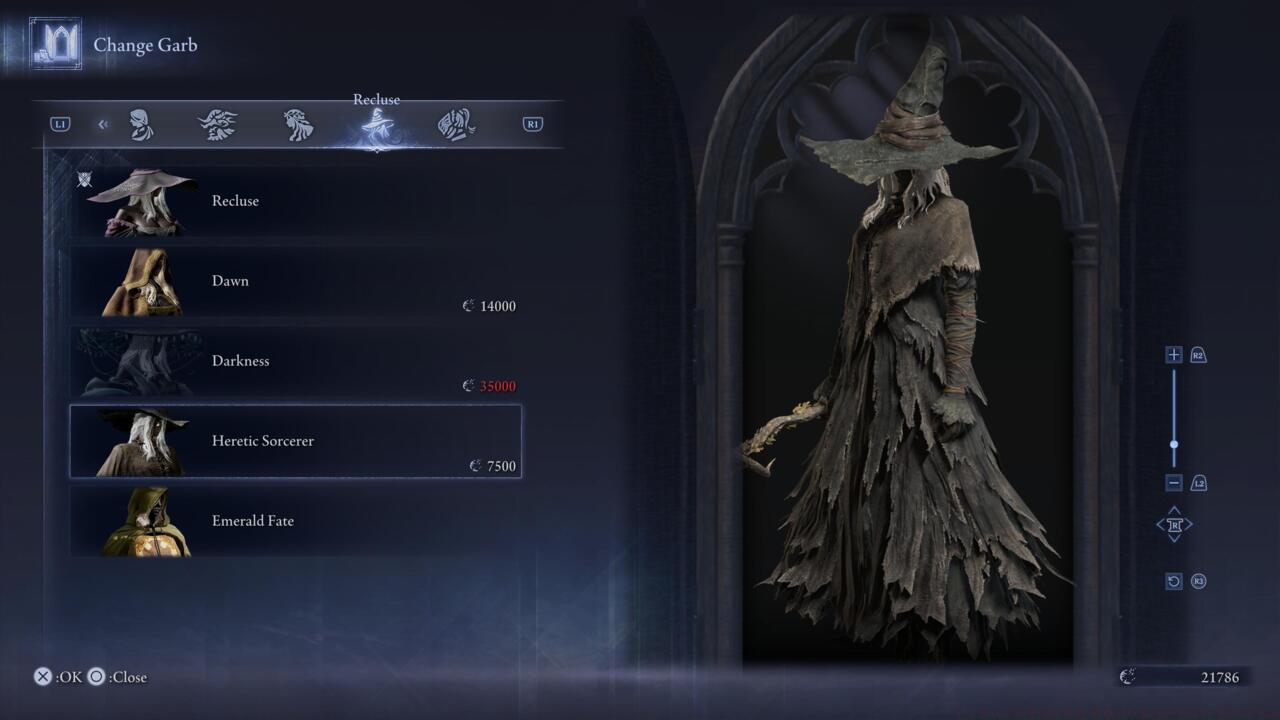Select the Dawn garb entry
Image resolution: width=1280 pixels, height=720 pixels.
tap(295, 281)
